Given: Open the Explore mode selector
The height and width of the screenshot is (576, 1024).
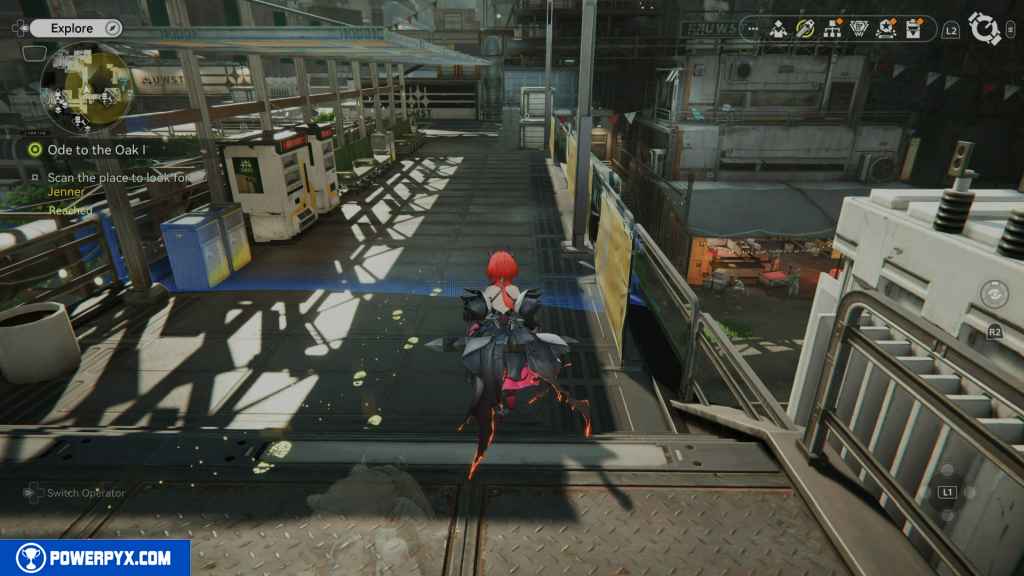Looking at the screenshot, I should (72, 28).
